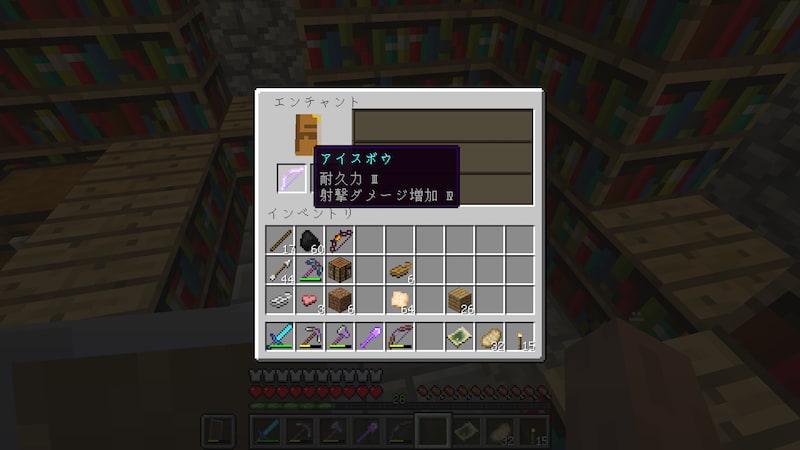
Task: Select the diamond sword in hotbar row
Action: tap(280, 337)
